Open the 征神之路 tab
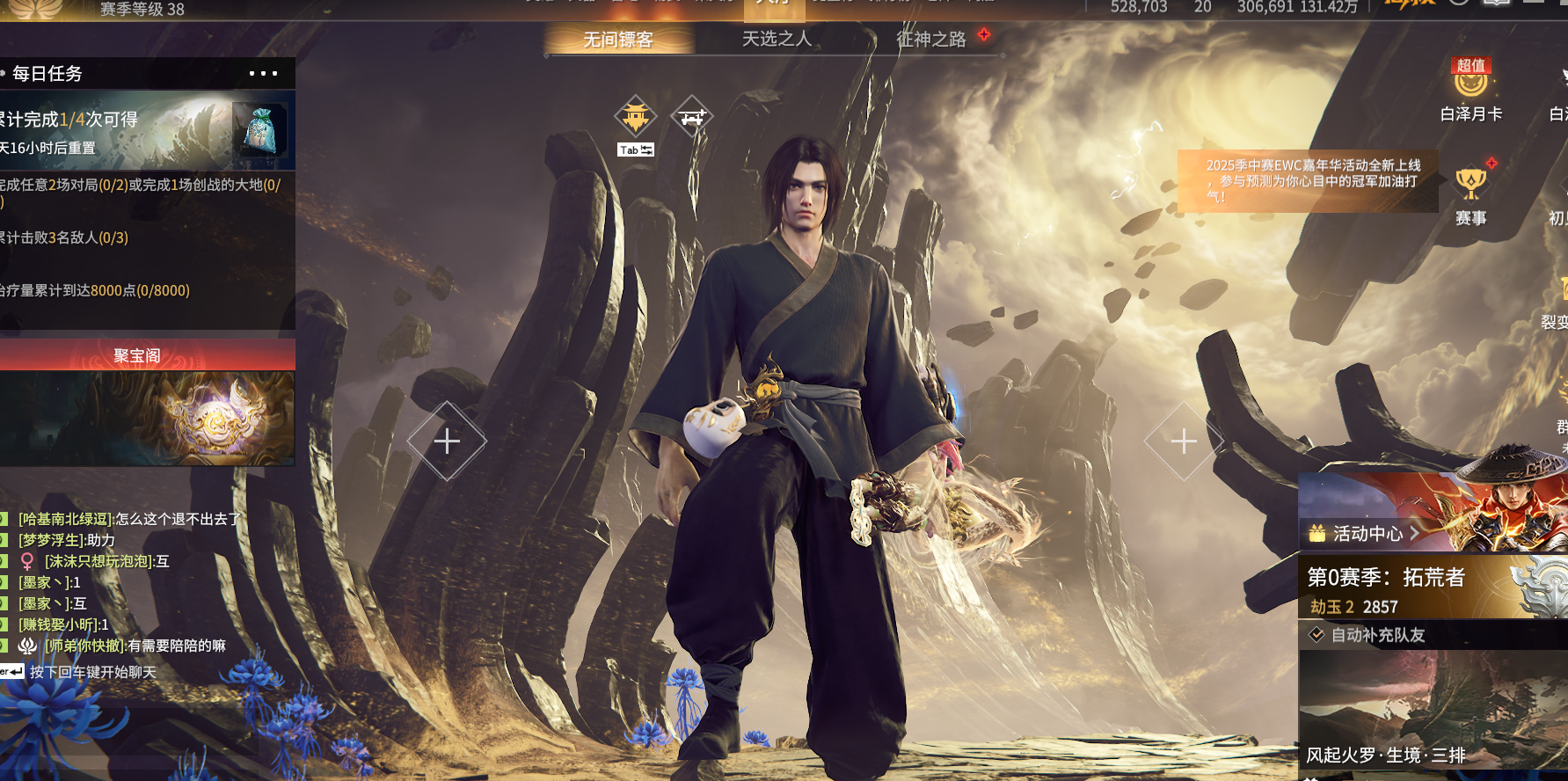The image size is (1568, 781). [930, 39]
